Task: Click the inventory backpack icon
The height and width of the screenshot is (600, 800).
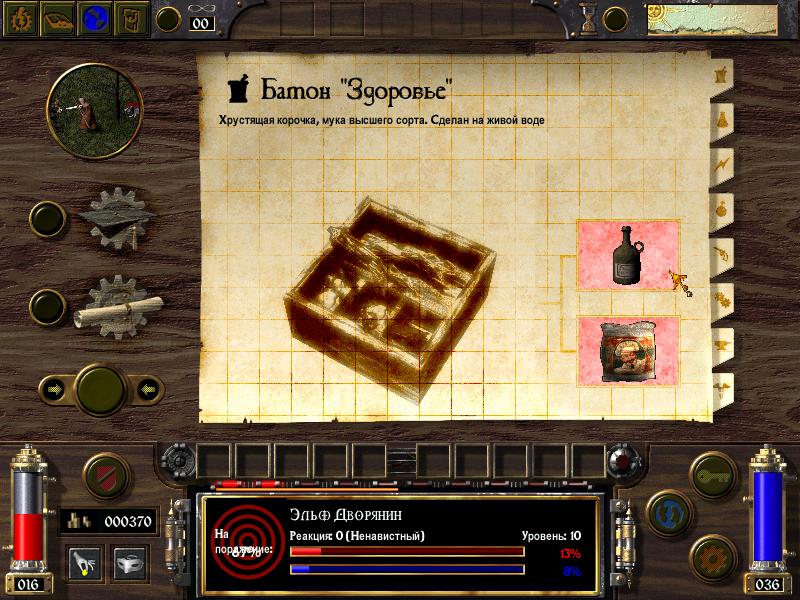Action: click(x=131, y=17)
